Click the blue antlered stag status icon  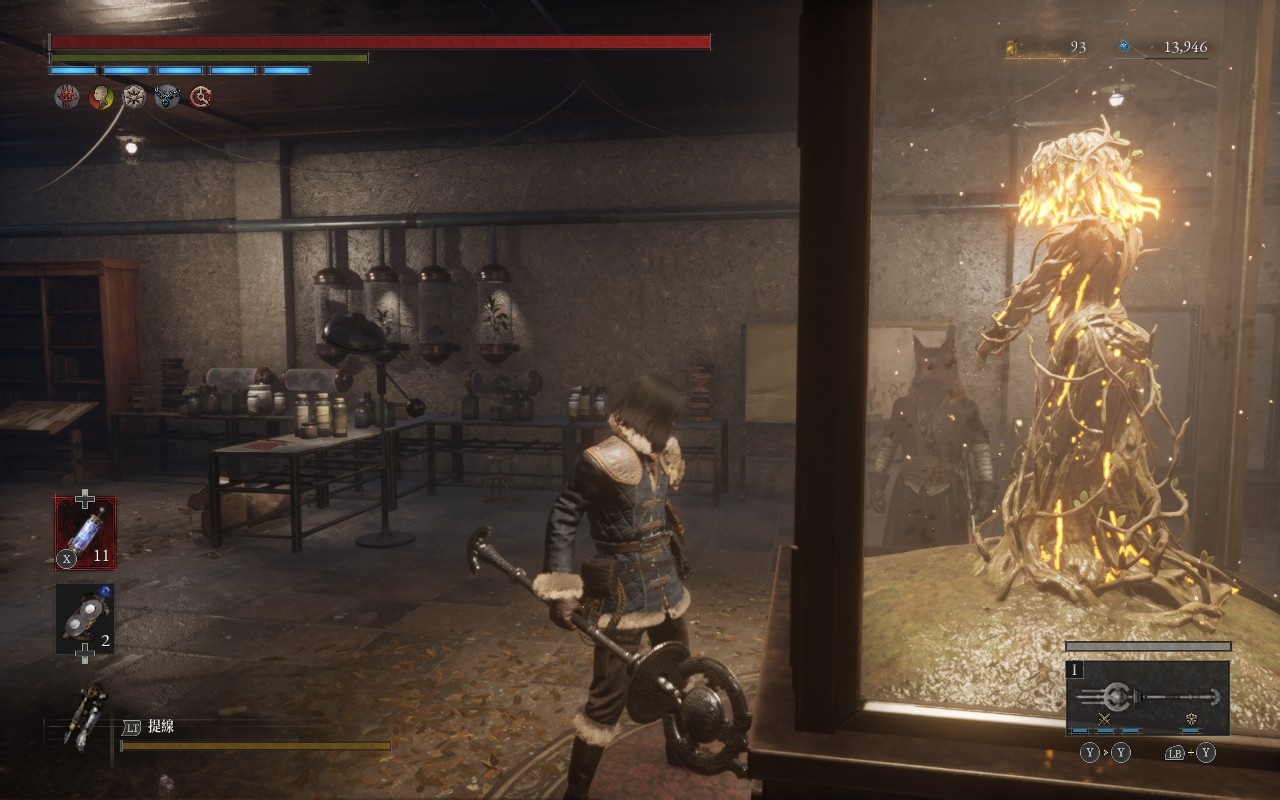(168, 97)
